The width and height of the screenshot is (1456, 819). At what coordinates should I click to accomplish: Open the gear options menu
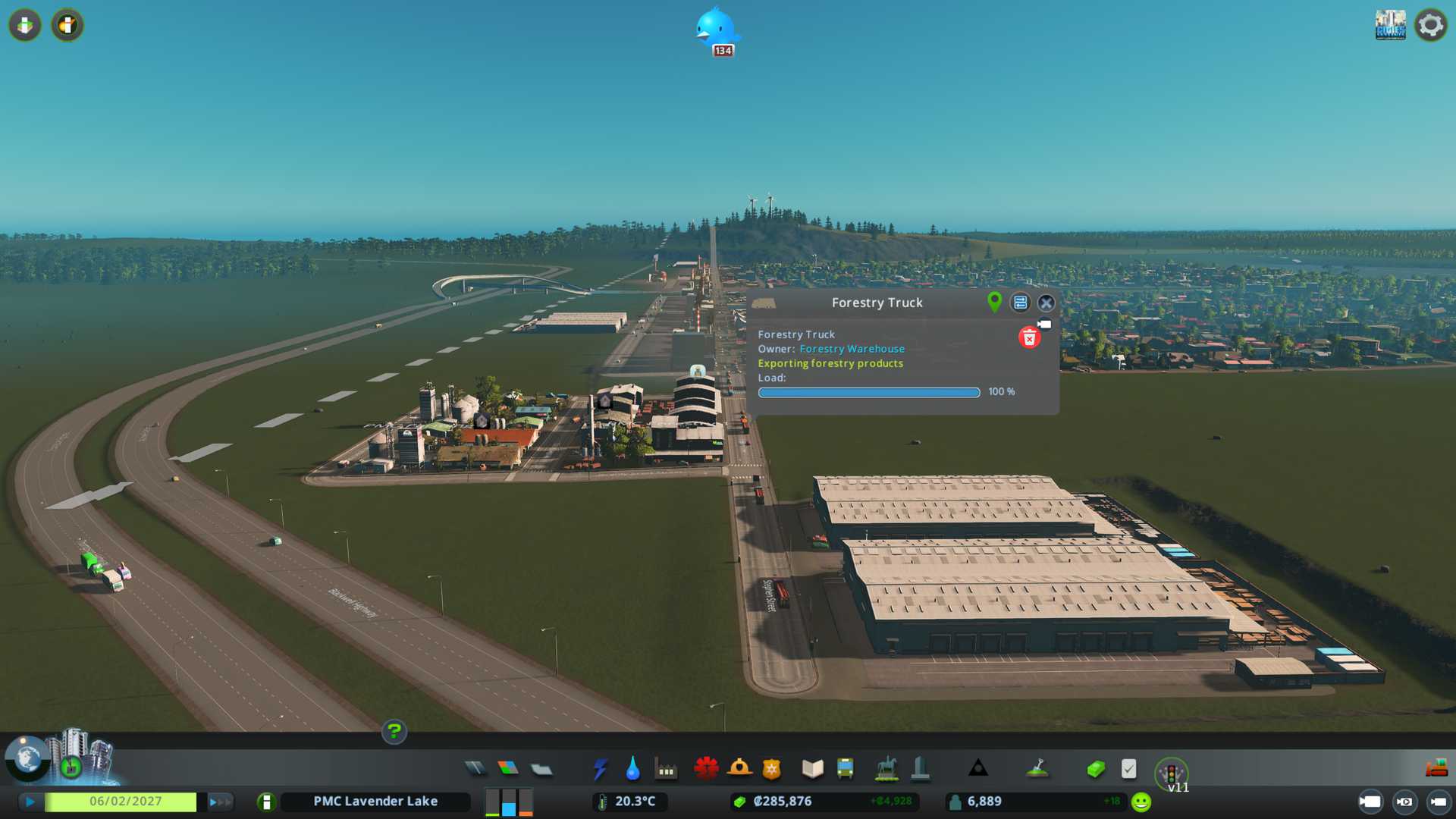(1430, 25)
